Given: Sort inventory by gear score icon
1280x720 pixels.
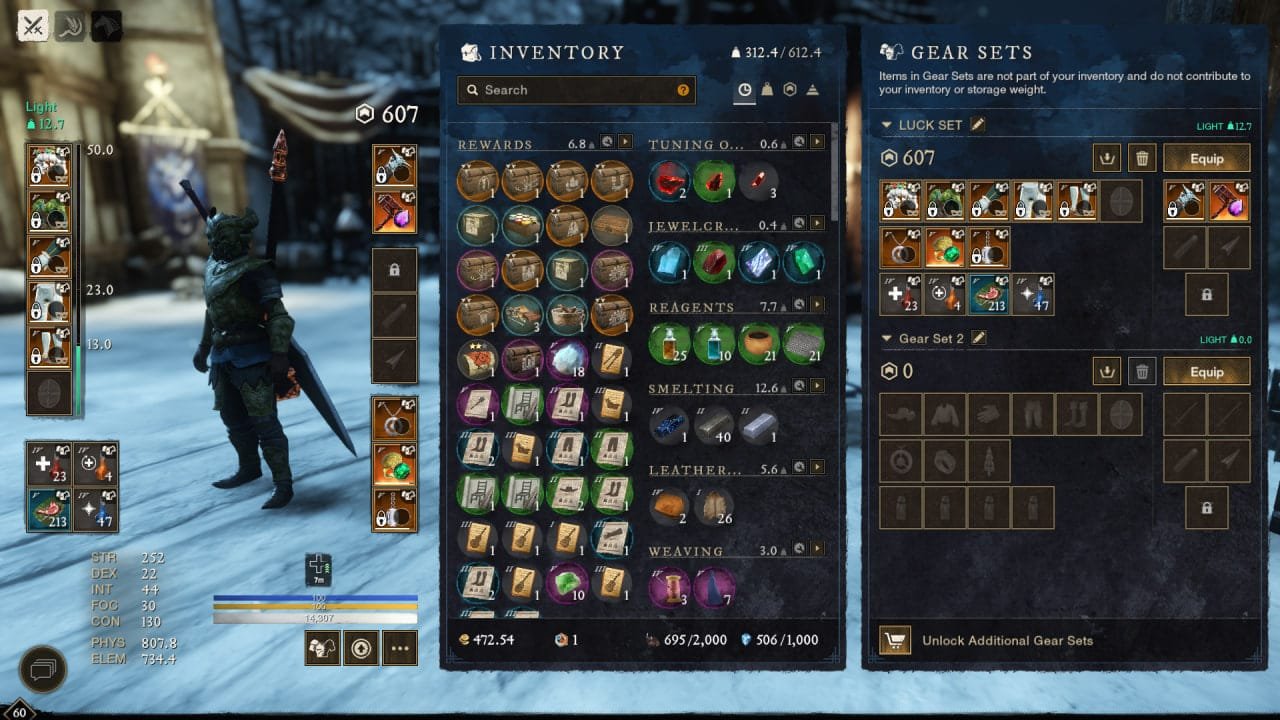Looking at the screenshot, I should tap(790, 90).
